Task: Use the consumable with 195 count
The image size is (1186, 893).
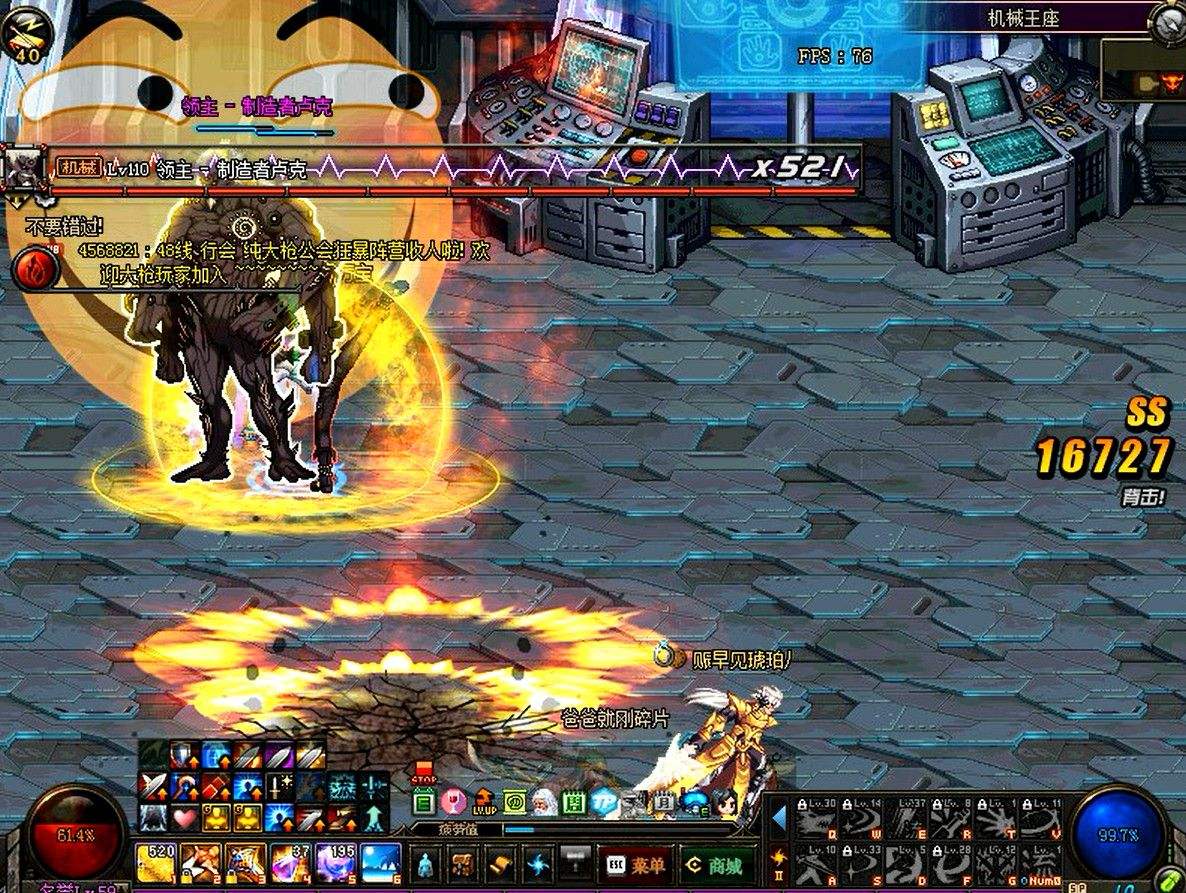Action: pyautogui.click(x=334, y=862)
